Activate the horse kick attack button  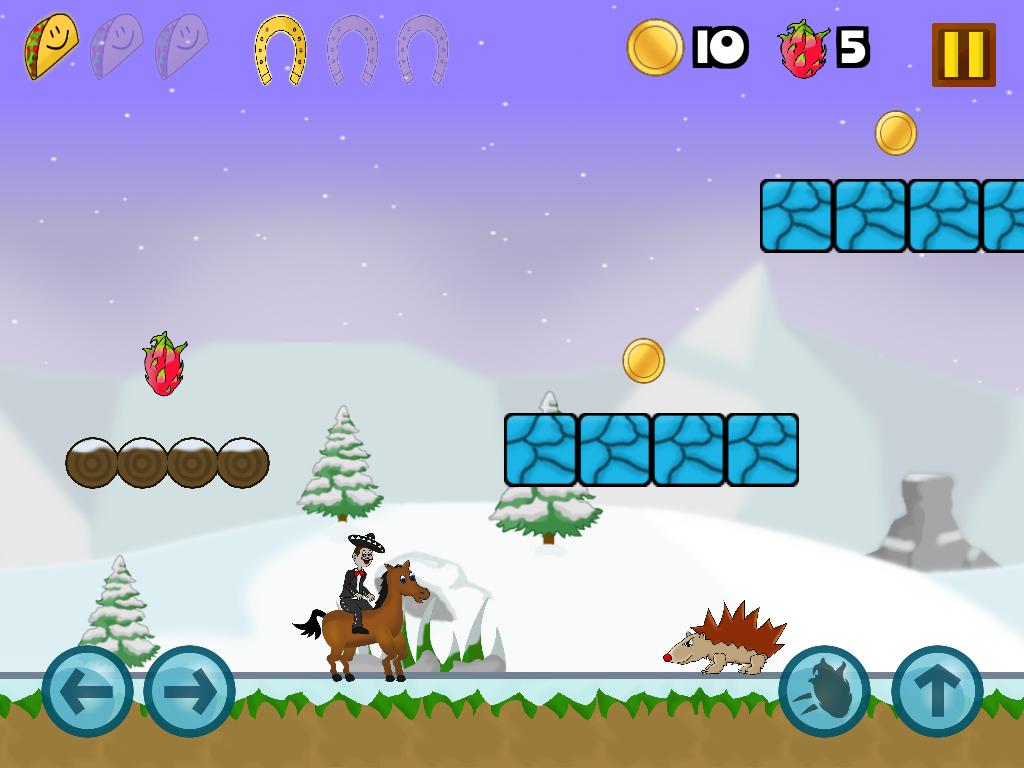point(824,691)
